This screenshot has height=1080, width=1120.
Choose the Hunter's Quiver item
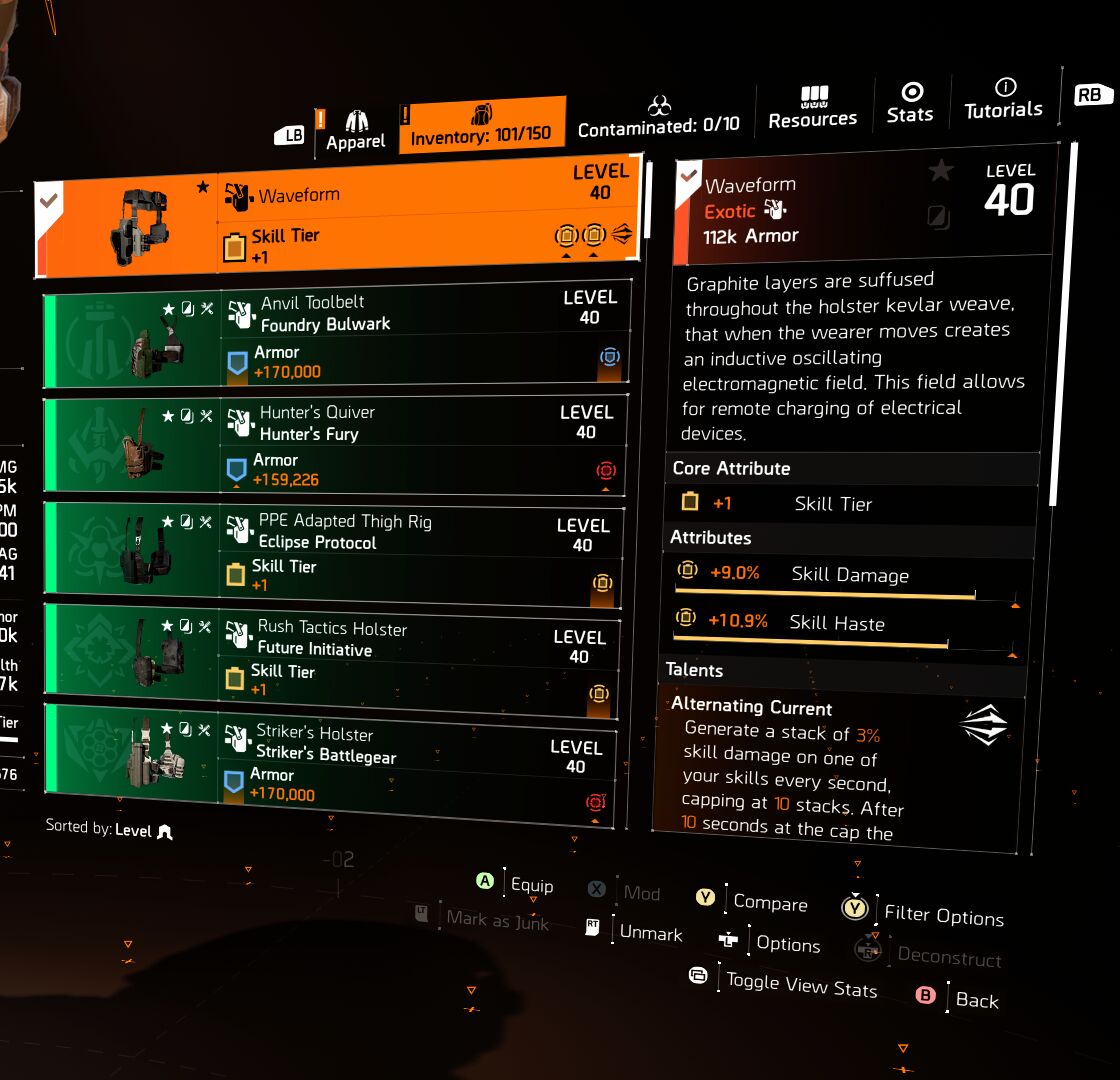point(335,445)
